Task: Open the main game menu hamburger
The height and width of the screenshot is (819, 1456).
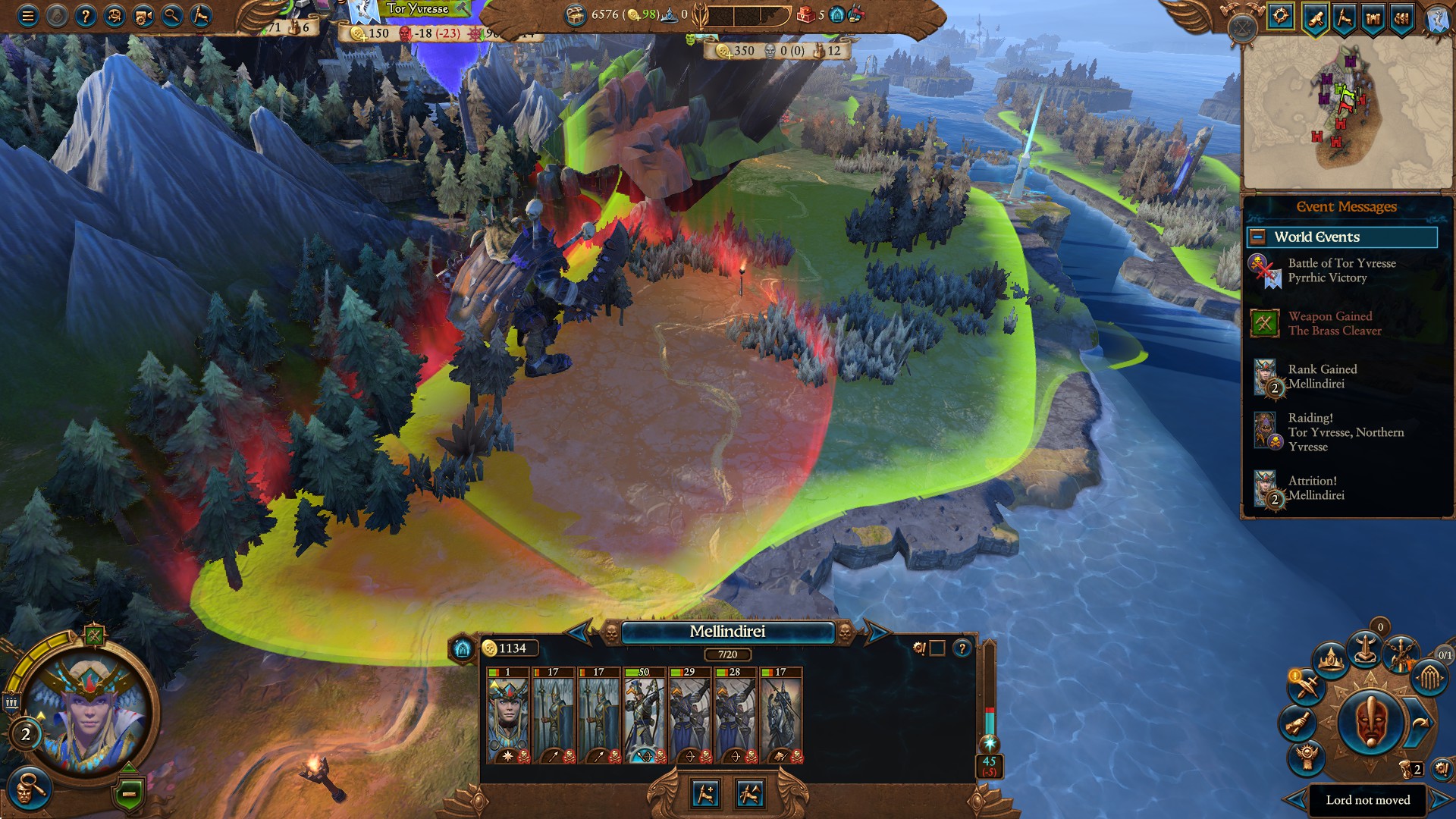Action: pyautogui.click(x=28, y=17)
